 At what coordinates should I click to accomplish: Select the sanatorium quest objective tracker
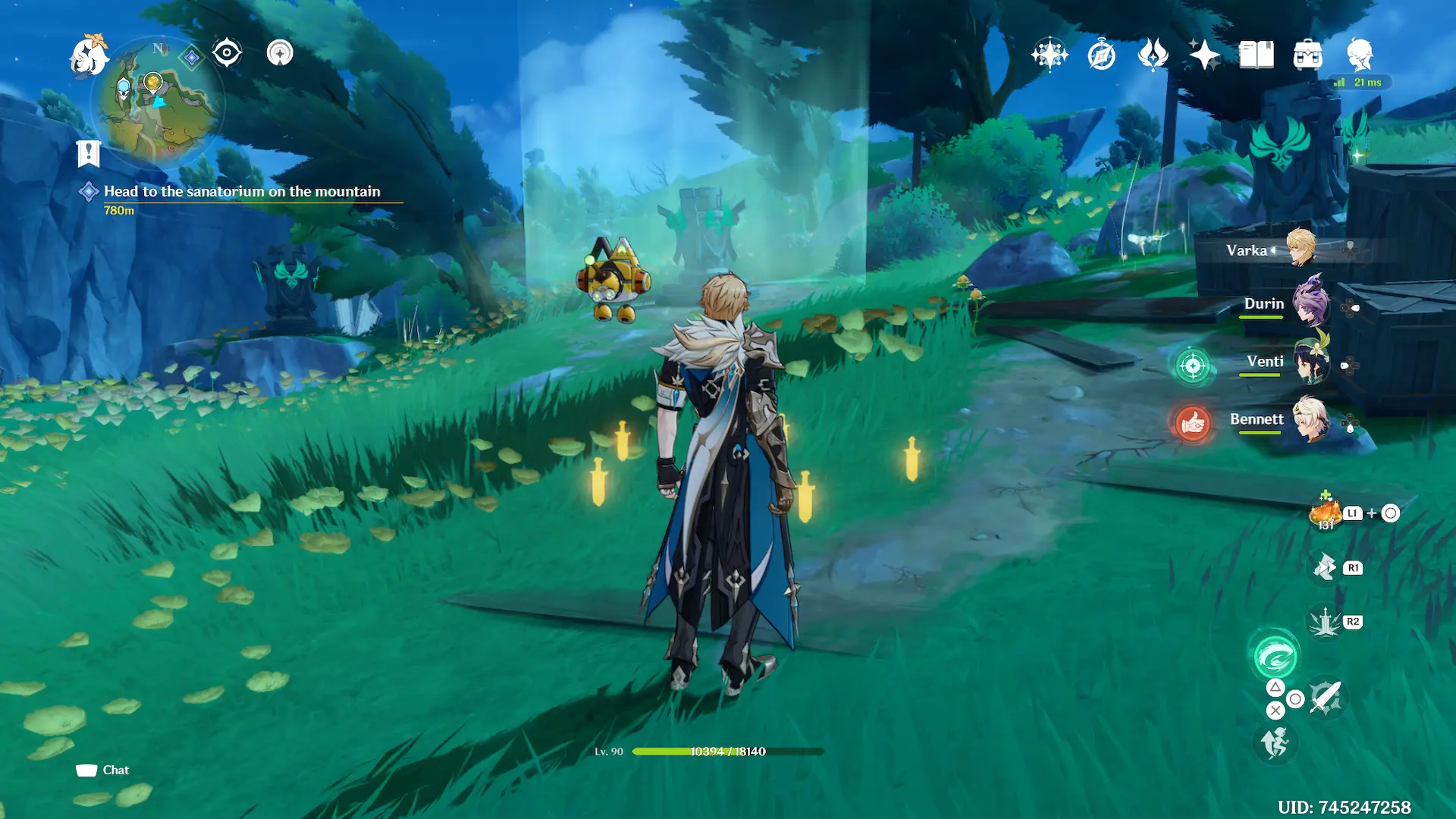(x=241, y=192)
